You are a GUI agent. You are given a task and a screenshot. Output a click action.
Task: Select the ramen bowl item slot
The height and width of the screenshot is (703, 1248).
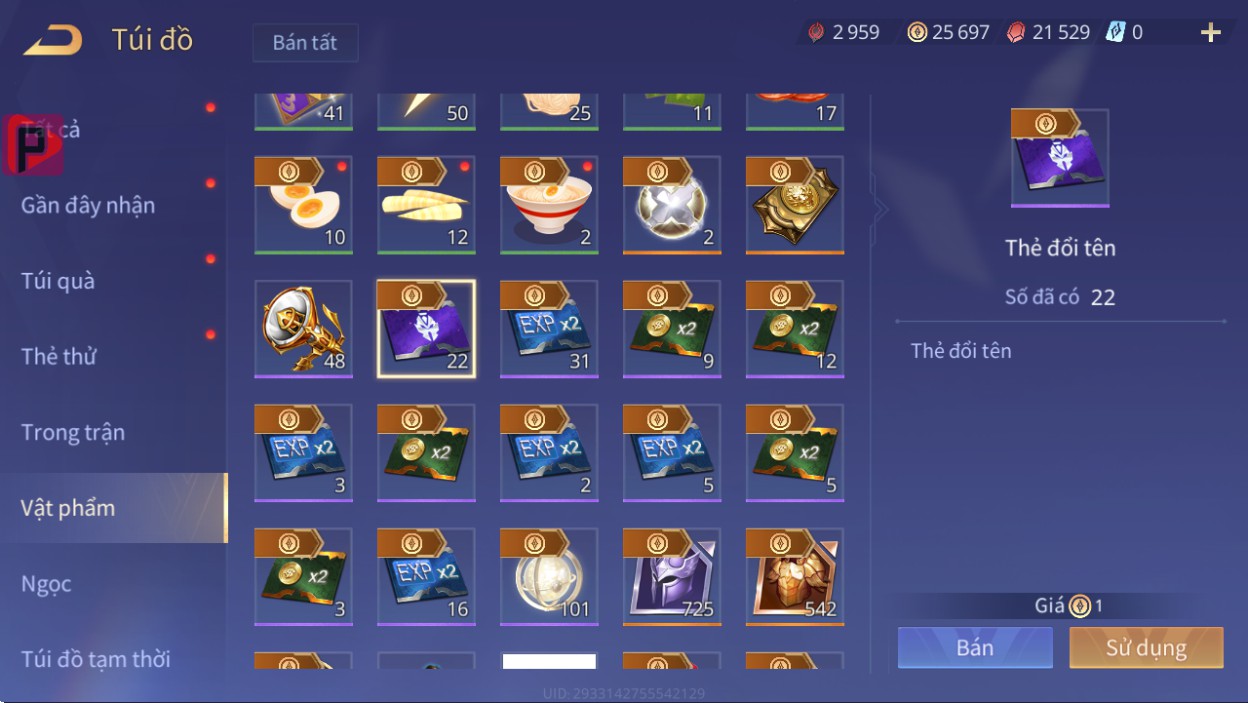tap(549, 204)
